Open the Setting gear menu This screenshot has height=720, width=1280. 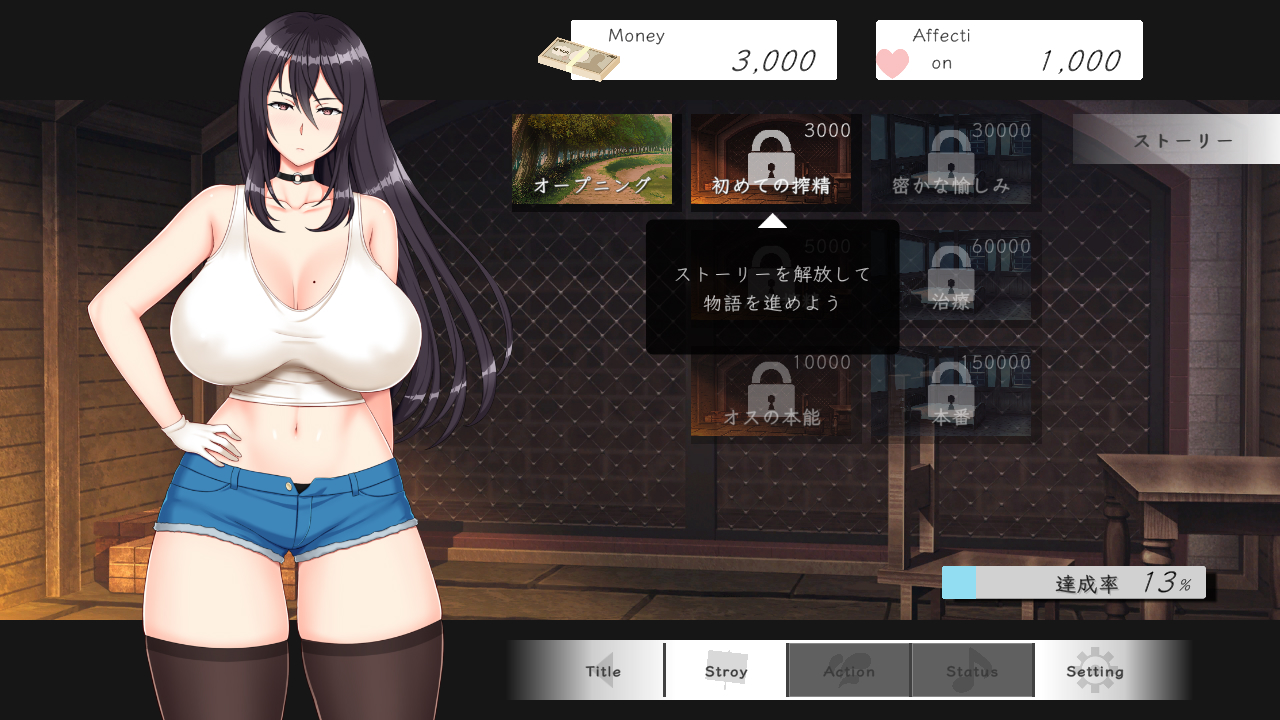[x=1095, y=671]
